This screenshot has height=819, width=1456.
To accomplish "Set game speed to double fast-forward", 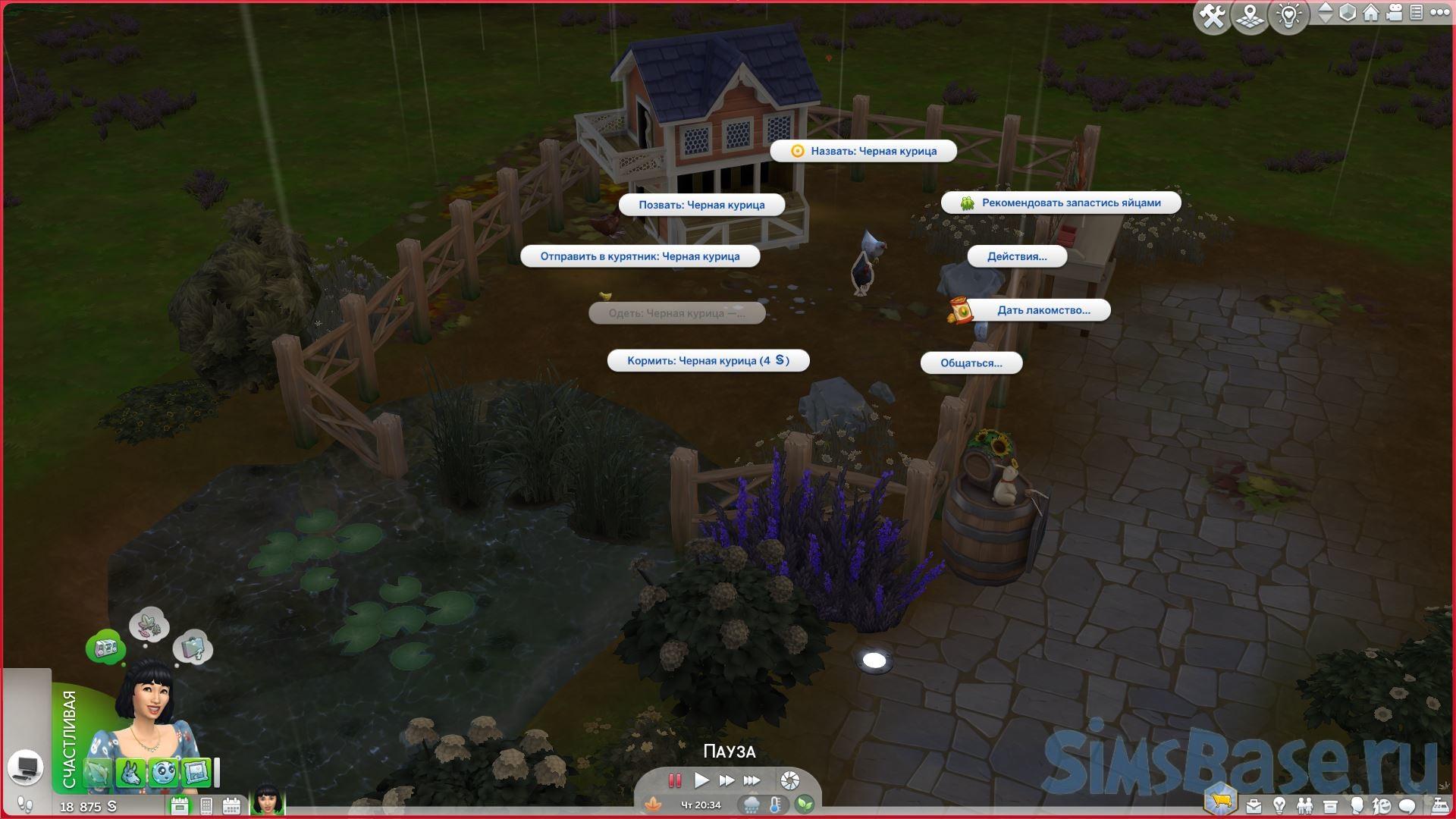I will click(x=726, y=780).
